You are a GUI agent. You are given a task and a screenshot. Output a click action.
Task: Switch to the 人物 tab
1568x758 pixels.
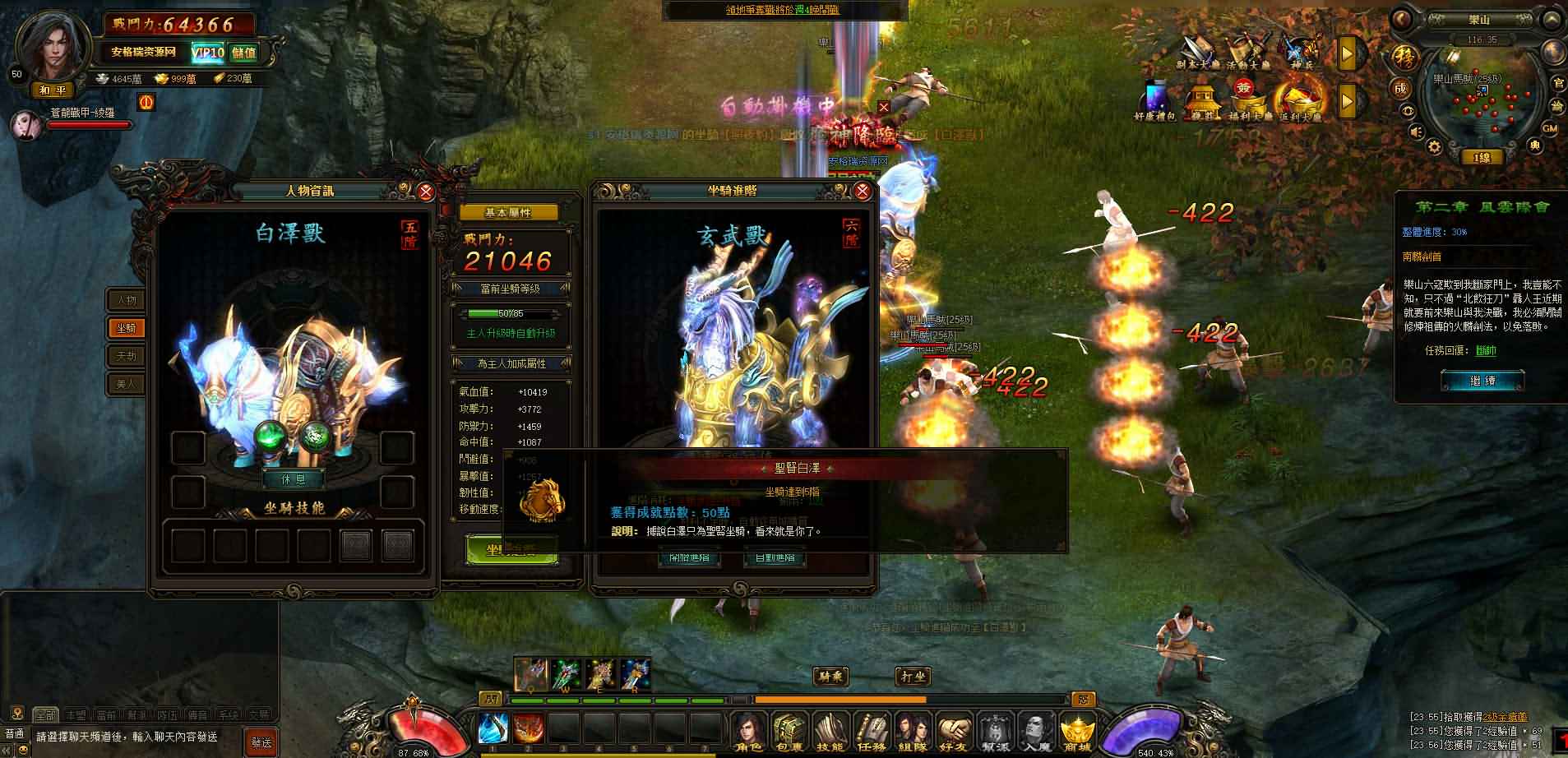(x=126, y=300)
